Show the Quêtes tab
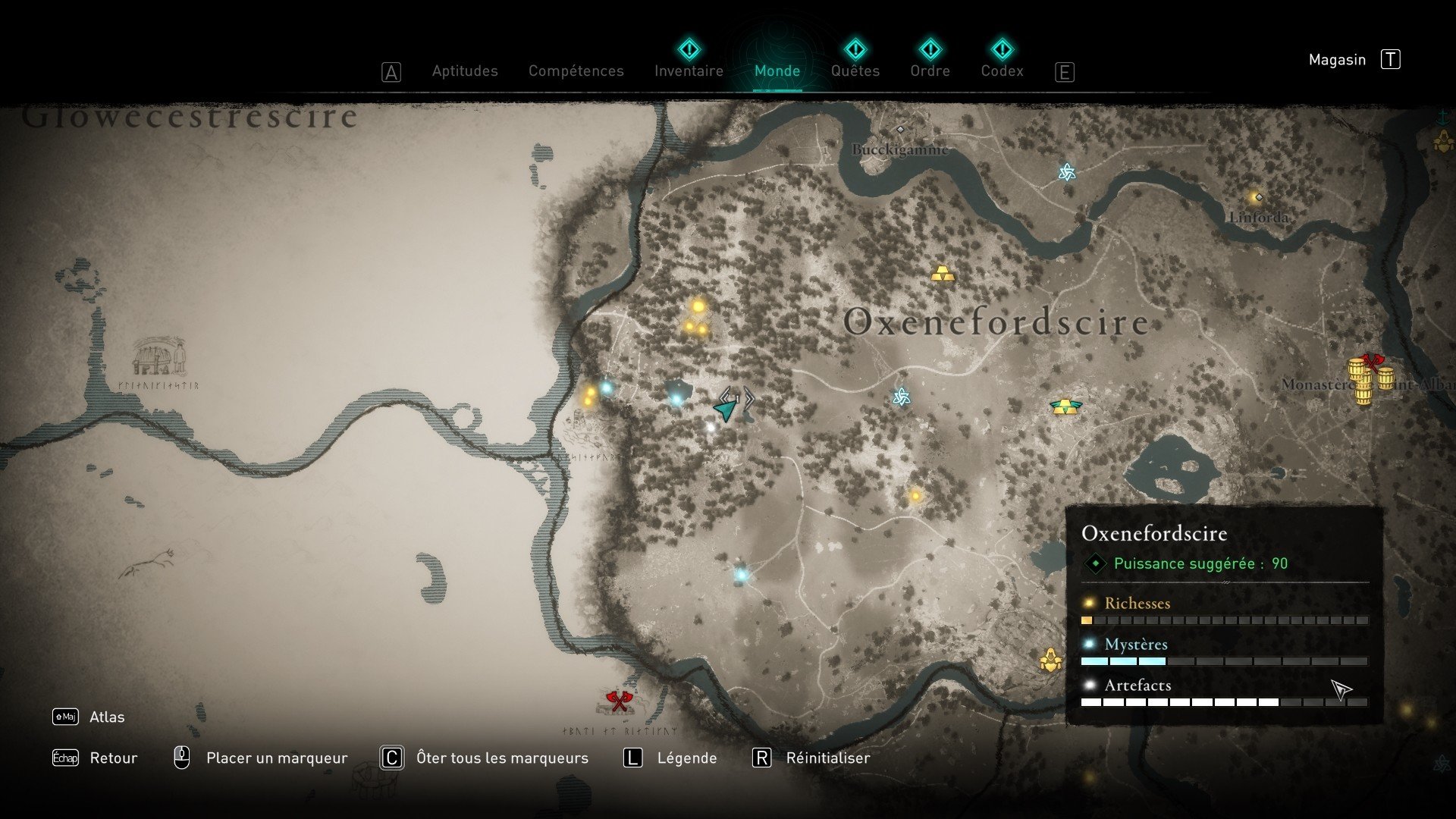The width and height of the screenshot is (1456, 819). click(x=855, y=71)
